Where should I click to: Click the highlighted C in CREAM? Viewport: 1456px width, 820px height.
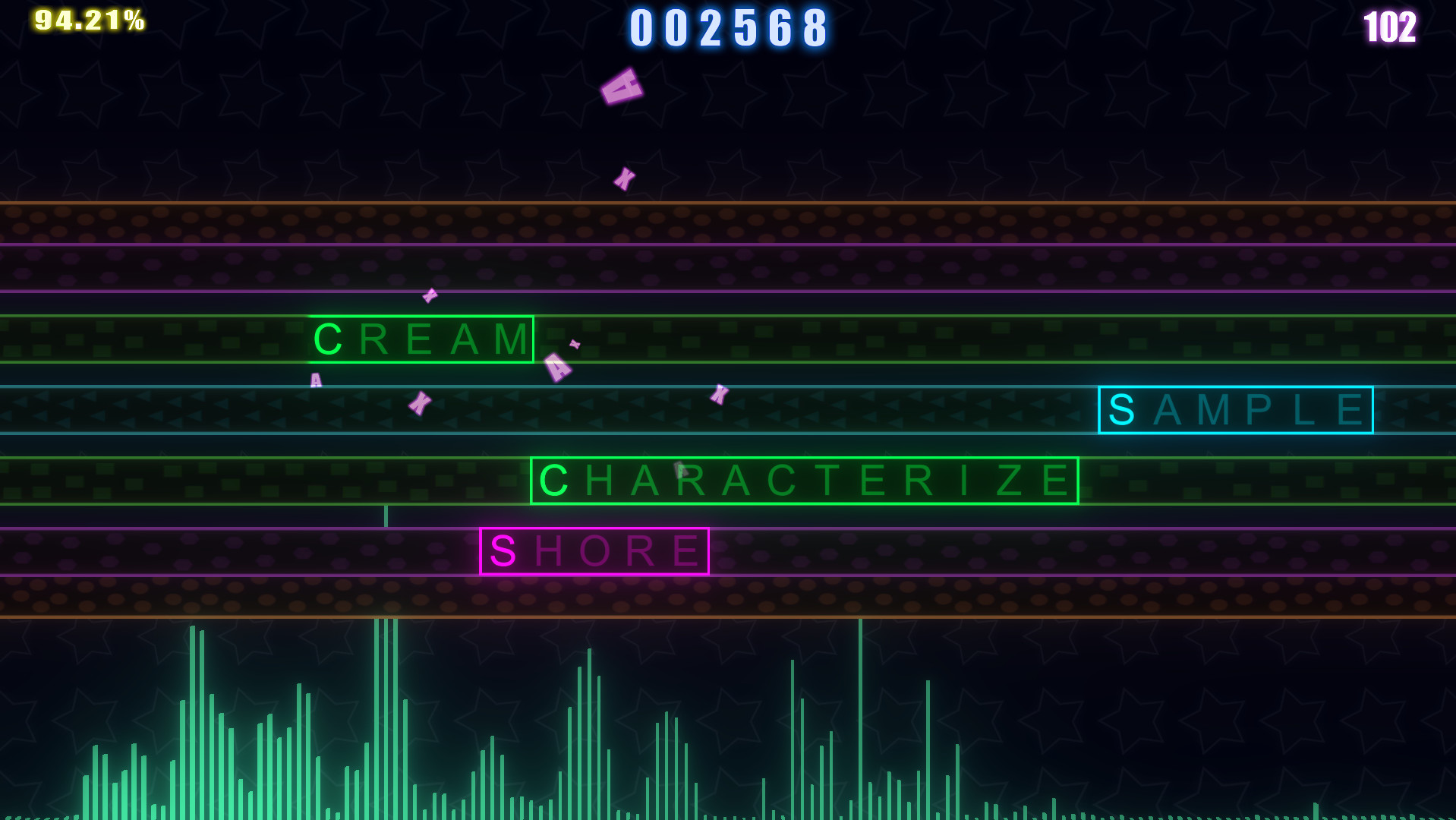tap(328, 339)
